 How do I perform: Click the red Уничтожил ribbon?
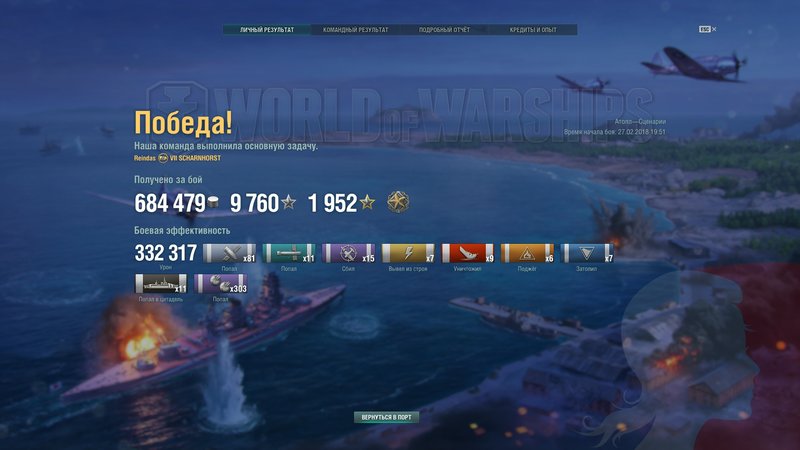tap(466, 254)
